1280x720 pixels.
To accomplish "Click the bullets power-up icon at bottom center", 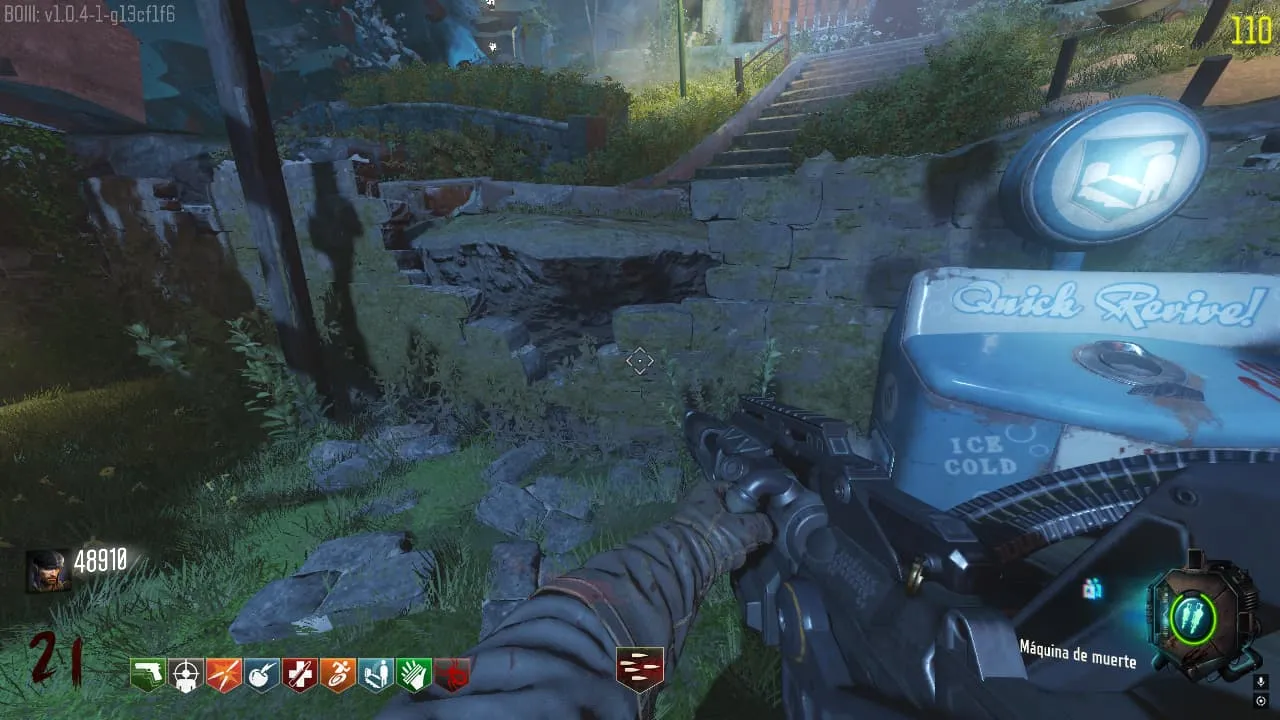I will tap(639, 669).
